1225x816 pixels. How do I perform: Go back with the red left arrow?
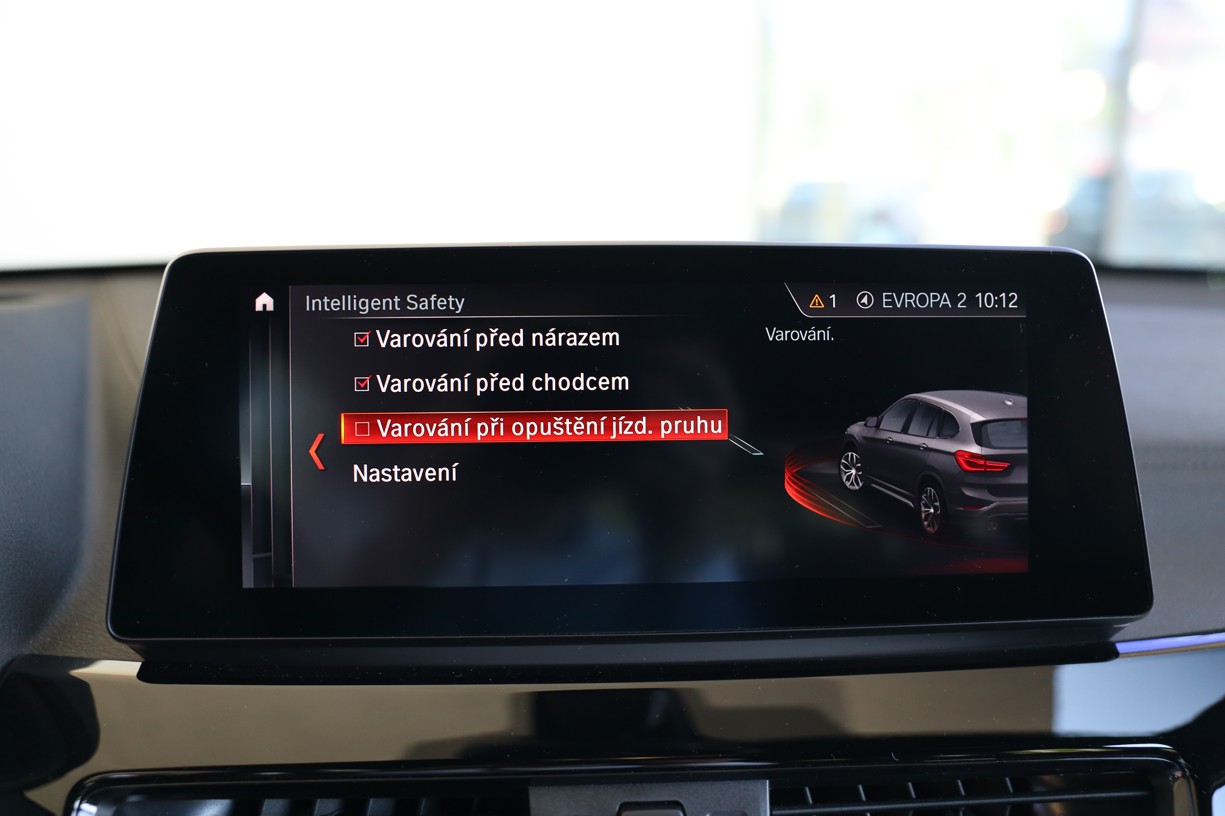coord(317,451)
